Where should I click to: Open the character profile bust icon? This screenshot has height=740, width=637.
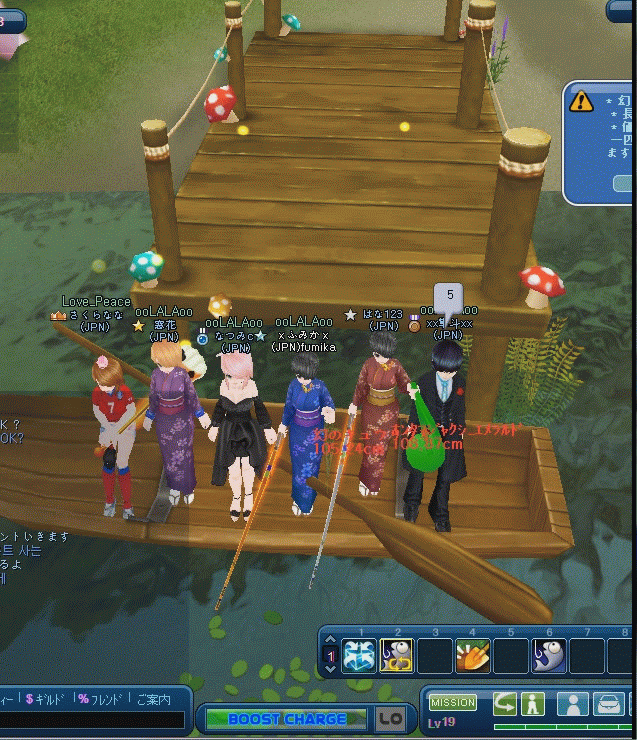572,703
